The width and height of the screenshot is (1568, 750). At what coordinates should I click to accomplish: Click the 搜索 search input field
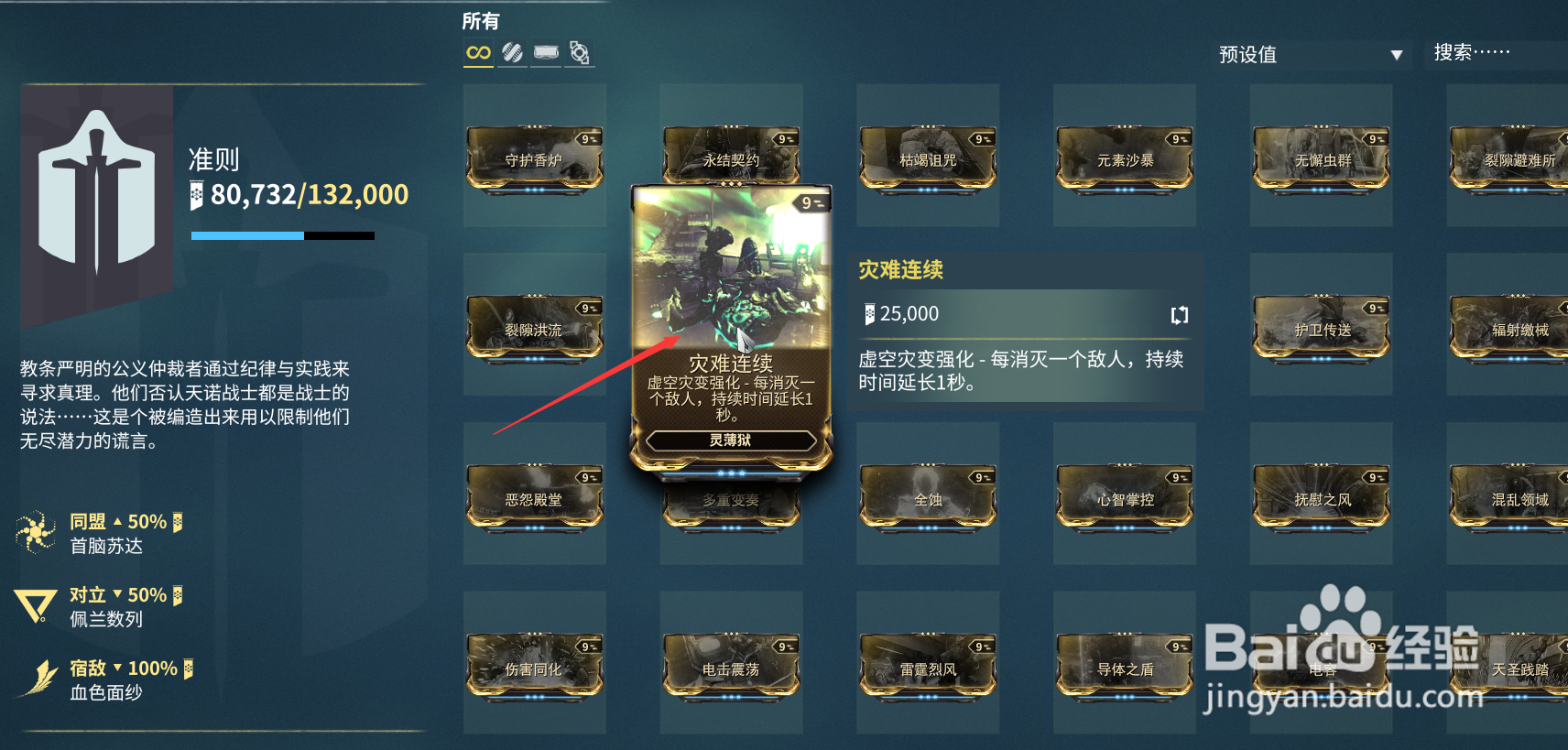click(1493, 53)
